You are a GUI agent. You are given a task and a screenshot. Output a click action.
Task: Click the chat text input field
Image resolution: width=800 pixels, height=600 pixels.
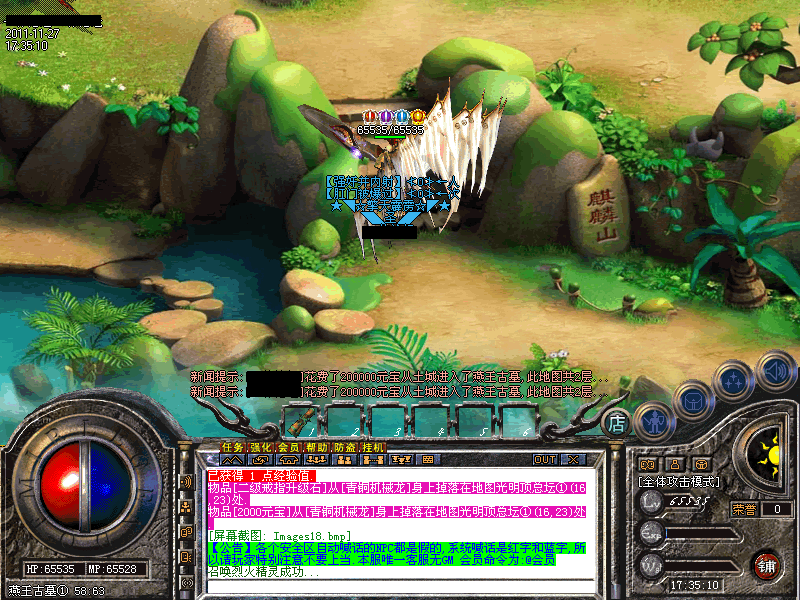pyautogui.click(x=400, y=585)
